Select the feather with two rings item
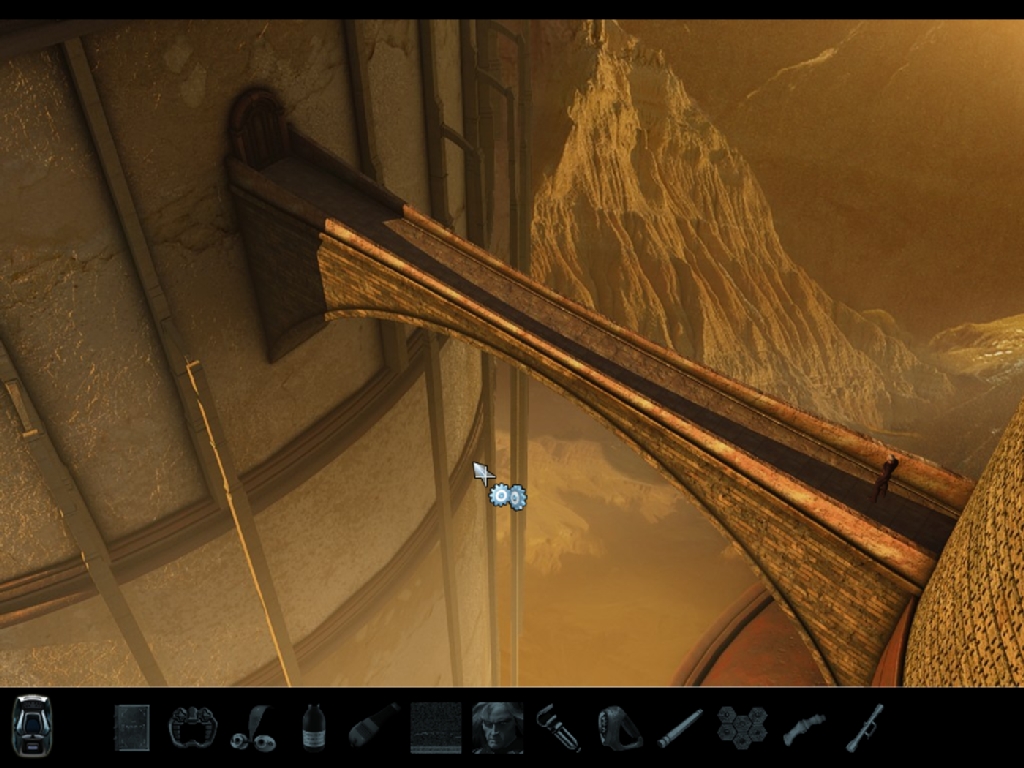This screenshot has width=1024, height=768. point(254,728)
